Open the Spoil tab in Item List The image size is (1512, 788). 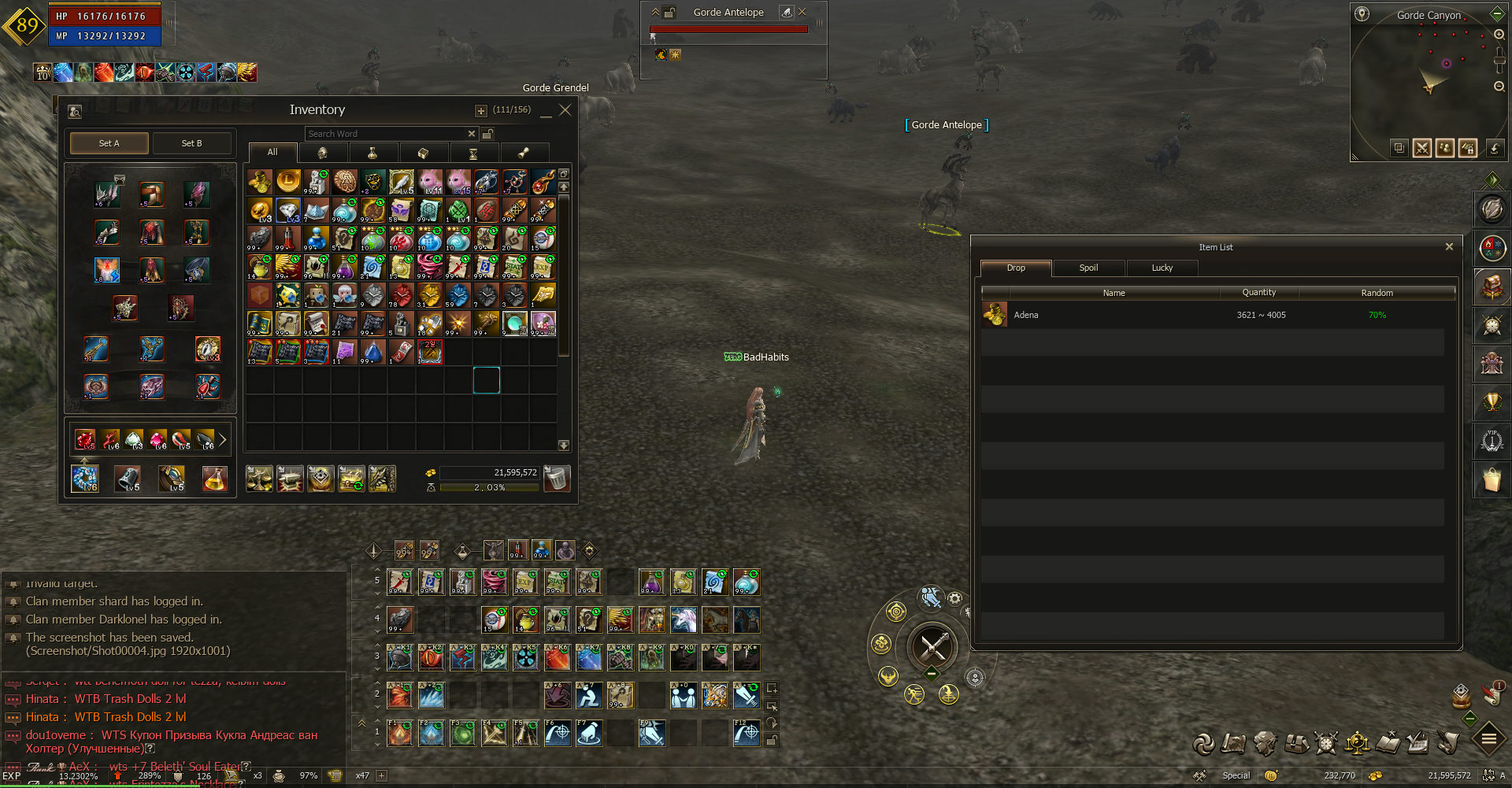point(1088,268)
